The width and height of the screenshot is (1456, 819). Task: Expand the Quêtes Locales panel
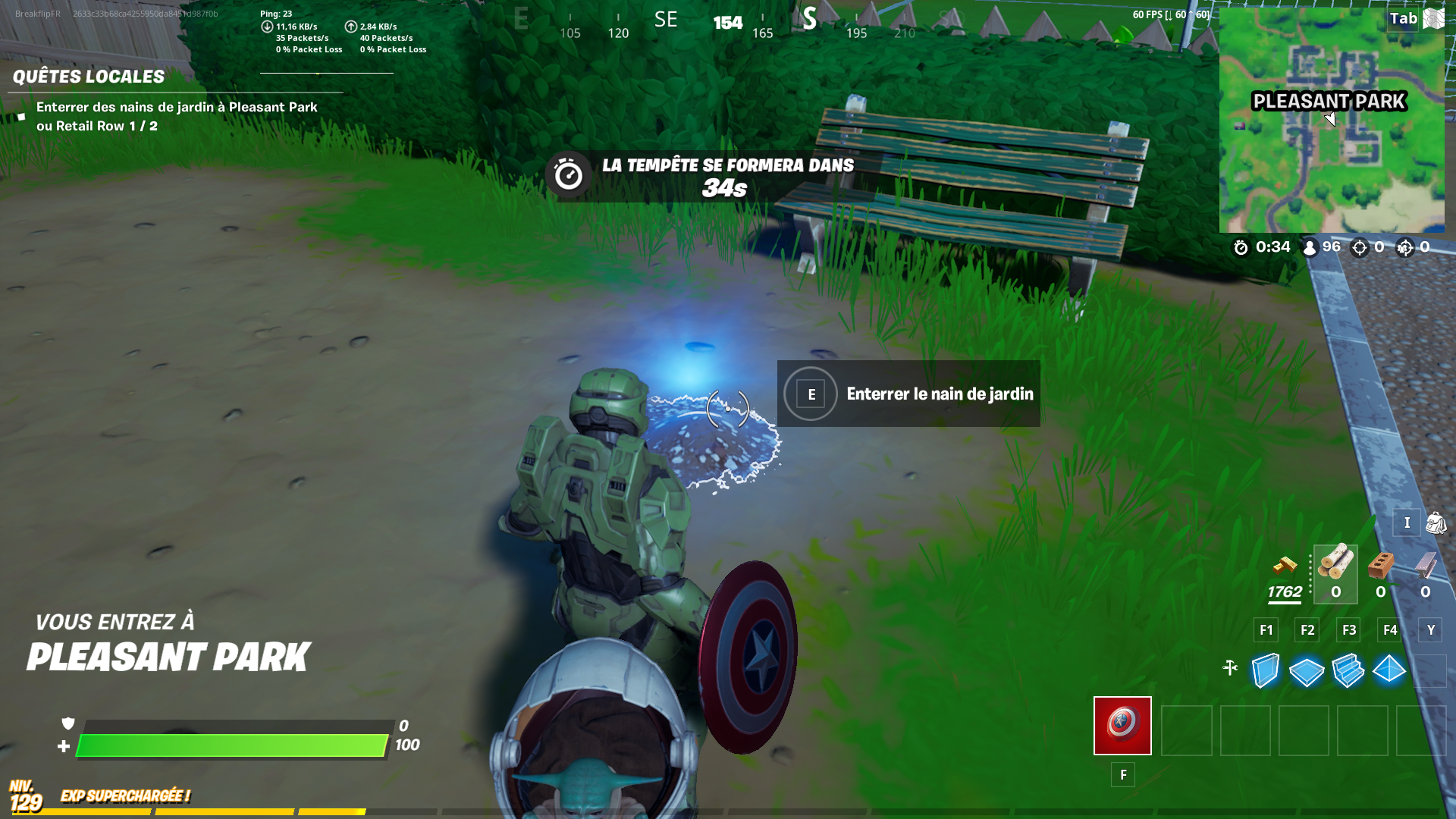tap(89, 77)
